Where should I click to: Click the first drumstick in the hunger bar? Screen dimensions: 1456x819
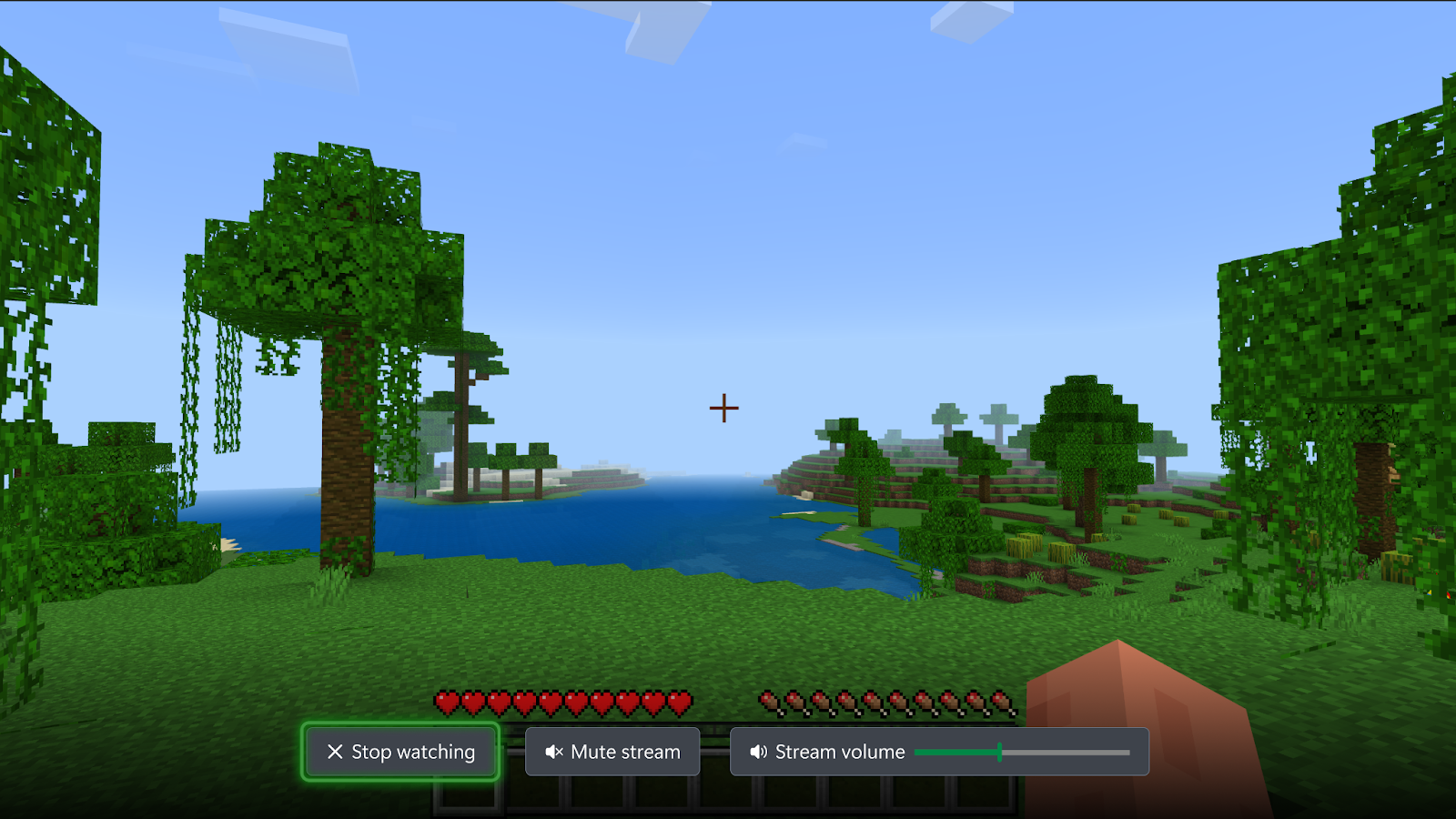point(769,703)
